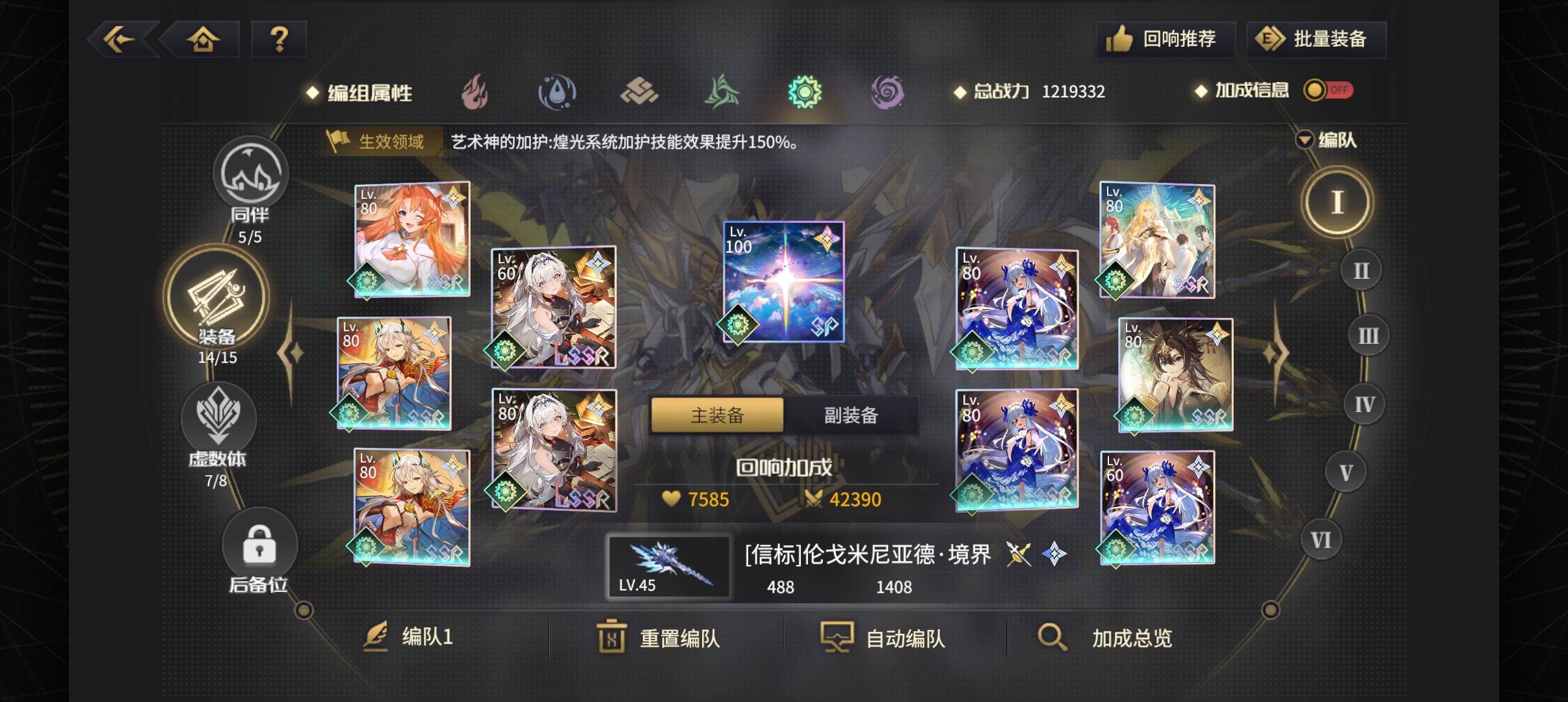Switch to team slot II on the right
The height and width of the screenshot is (702, 1568).
pyautogui.click(x=1360, y=270)
